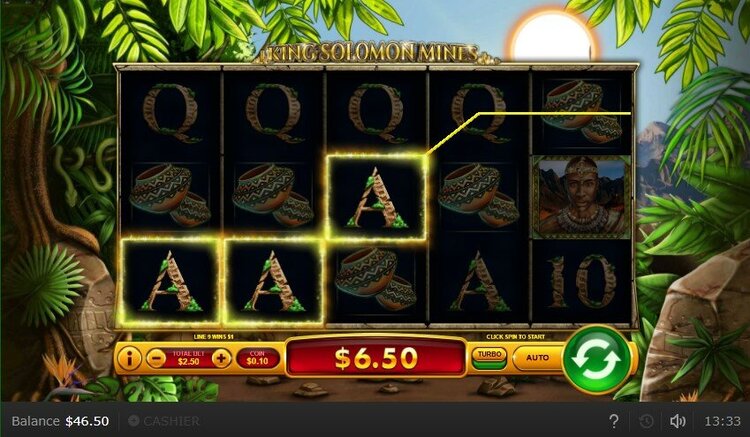Mute sound with the speaker icon
This screenshot has height=437, width=750.
[x=677, y=421]
